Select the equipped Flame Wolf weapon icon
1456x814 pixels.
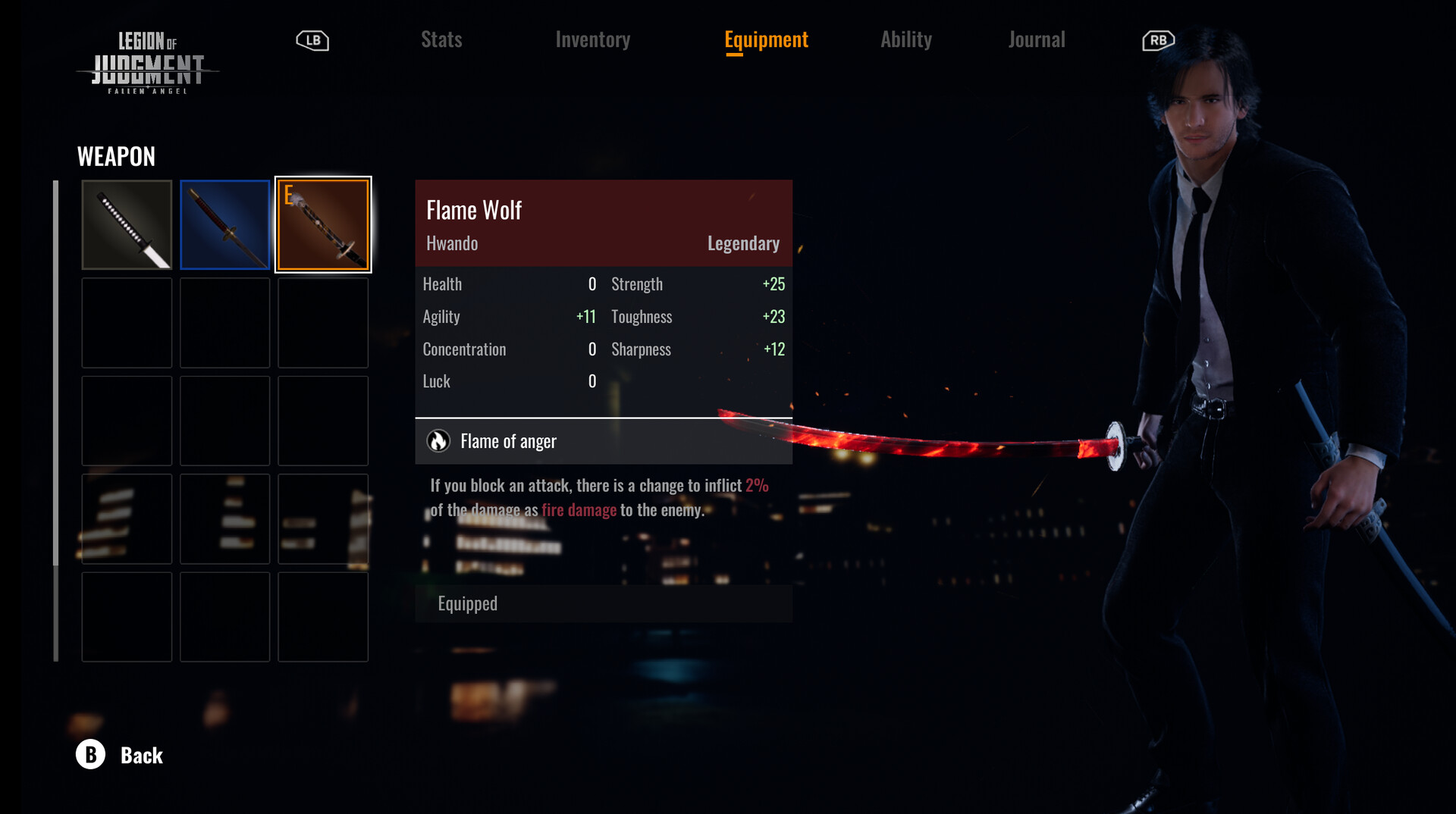point(323,224)
